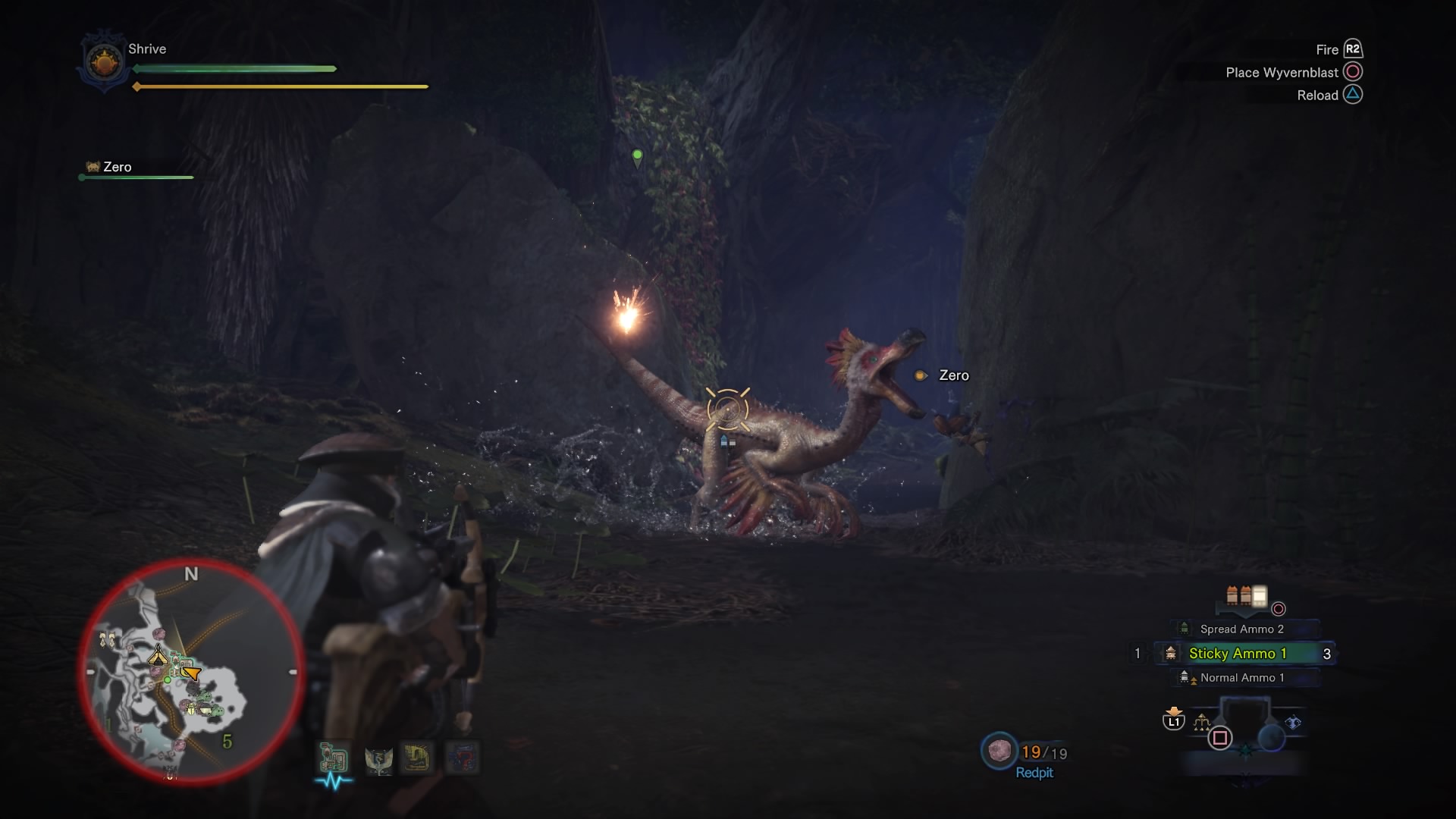Click the Wyvernblast charge icons above ammo list

1246,596
